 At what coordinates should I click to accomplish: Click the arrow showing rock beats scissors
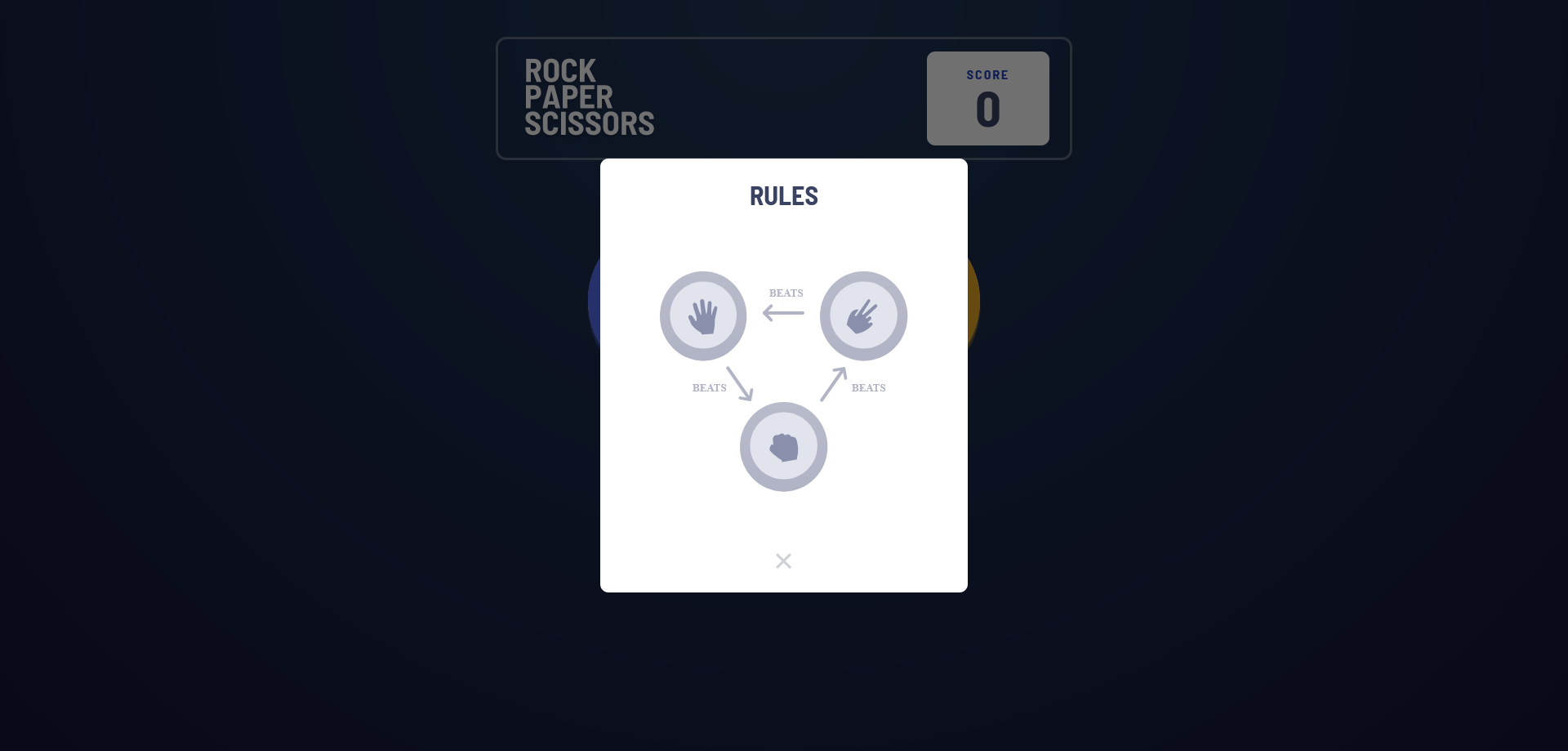835,382
